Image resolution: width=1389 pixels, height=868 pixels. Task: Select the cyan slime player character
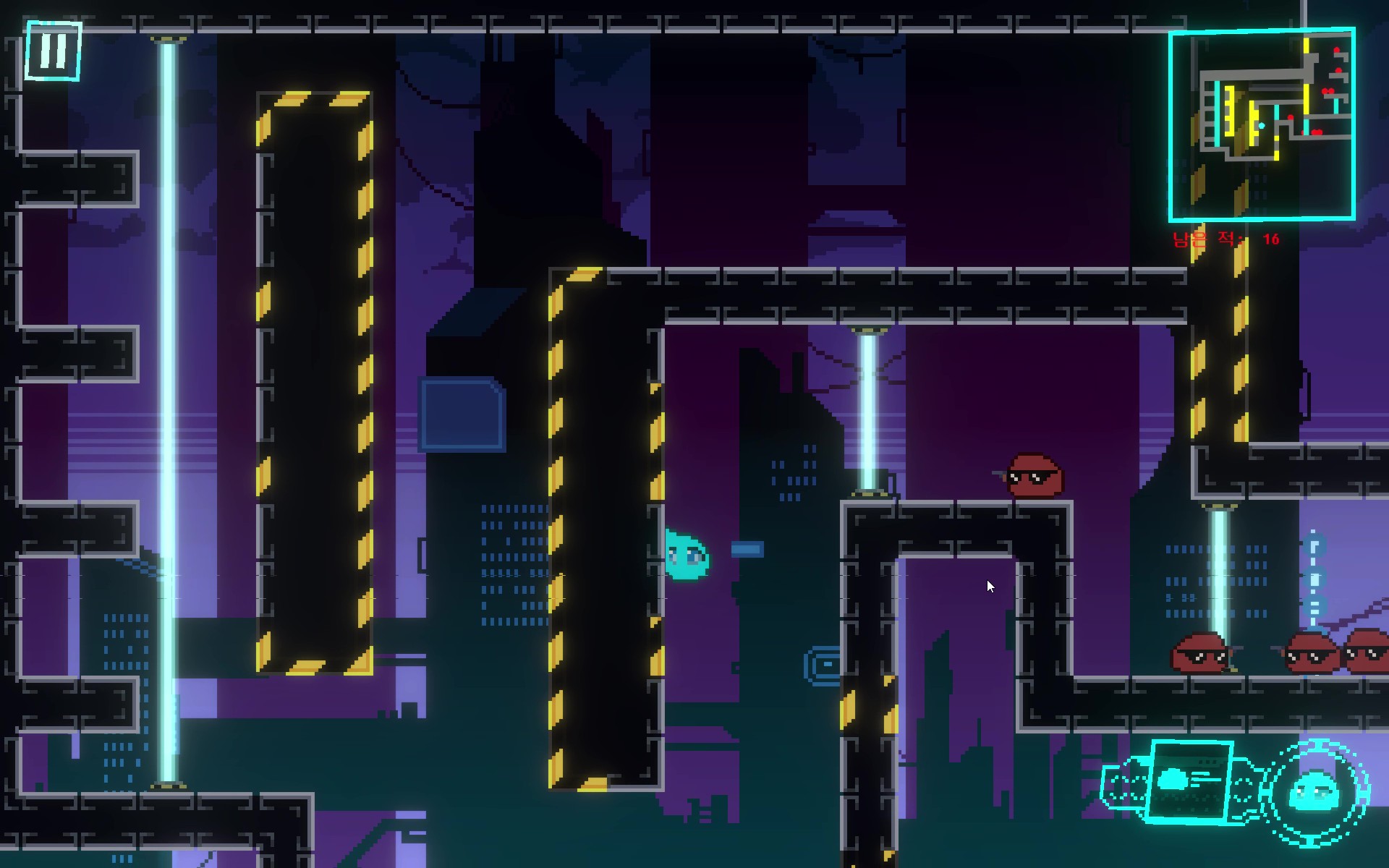pyautogui.click(x=686, y=556)
